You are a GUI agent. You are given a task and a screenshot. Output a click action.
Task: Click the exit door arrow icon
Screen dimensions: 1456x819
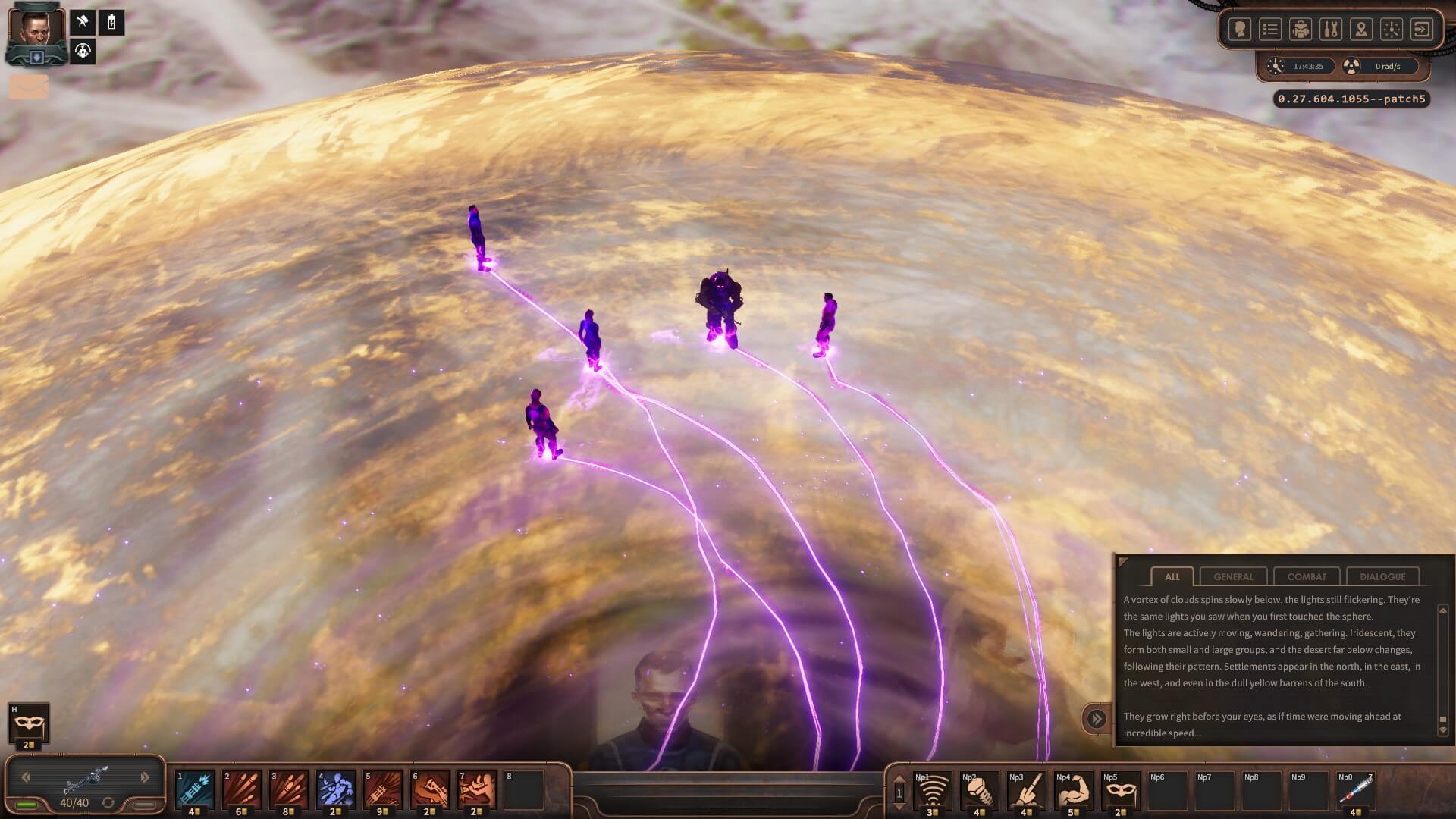point(1422,30)
